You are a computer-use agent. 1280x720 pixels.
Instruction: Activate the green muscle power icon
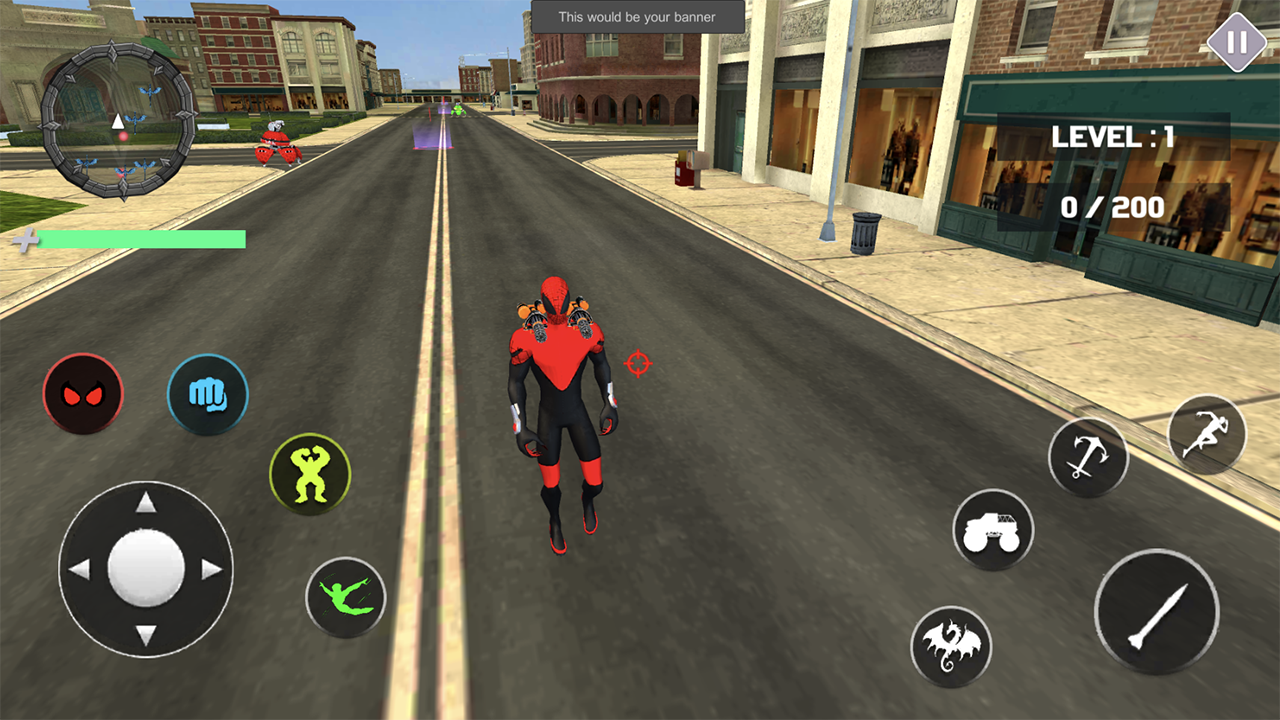pos(310,472)
